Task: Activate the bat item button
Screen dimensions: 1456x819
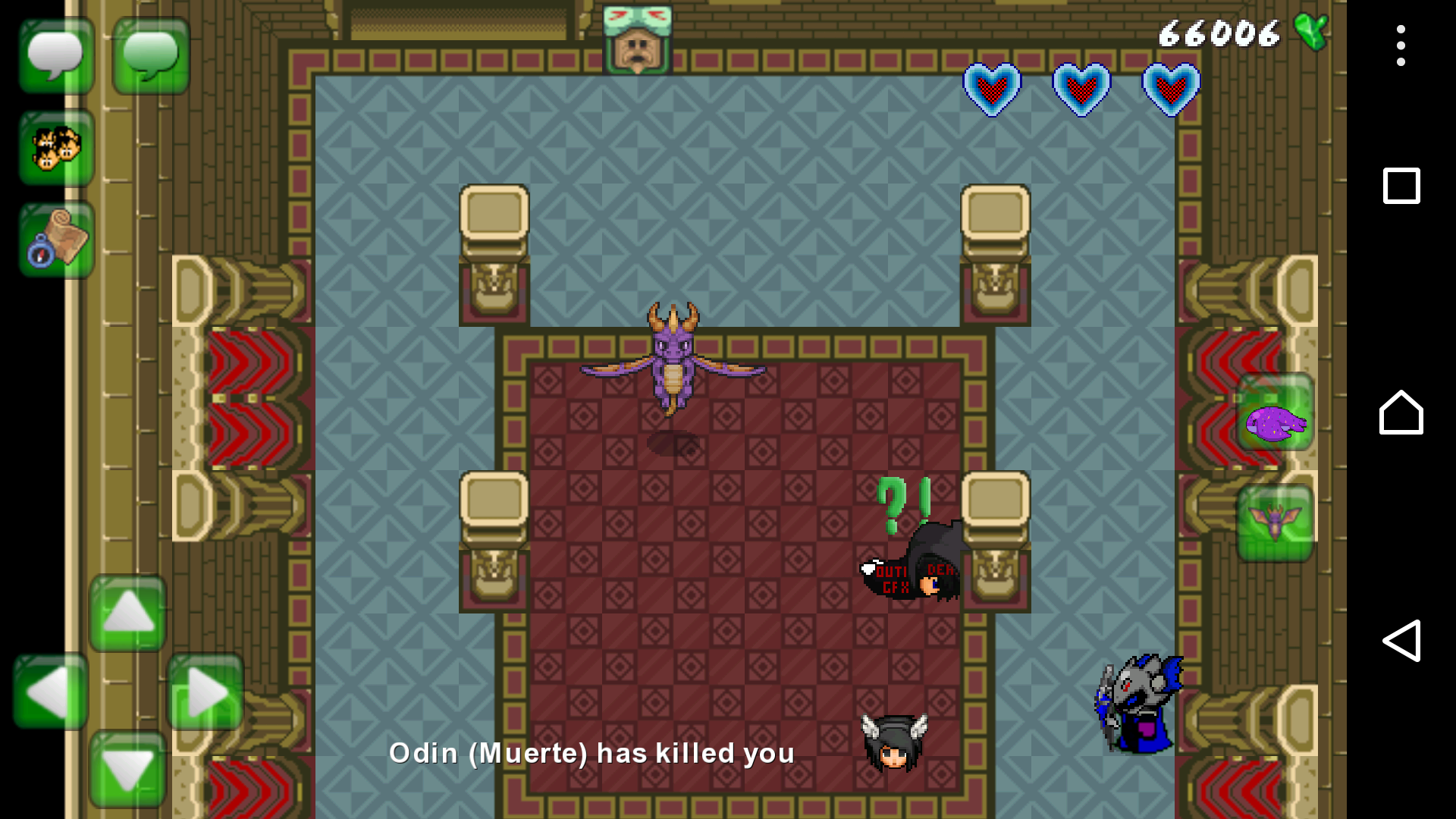Action: (x=1275, y=523)
